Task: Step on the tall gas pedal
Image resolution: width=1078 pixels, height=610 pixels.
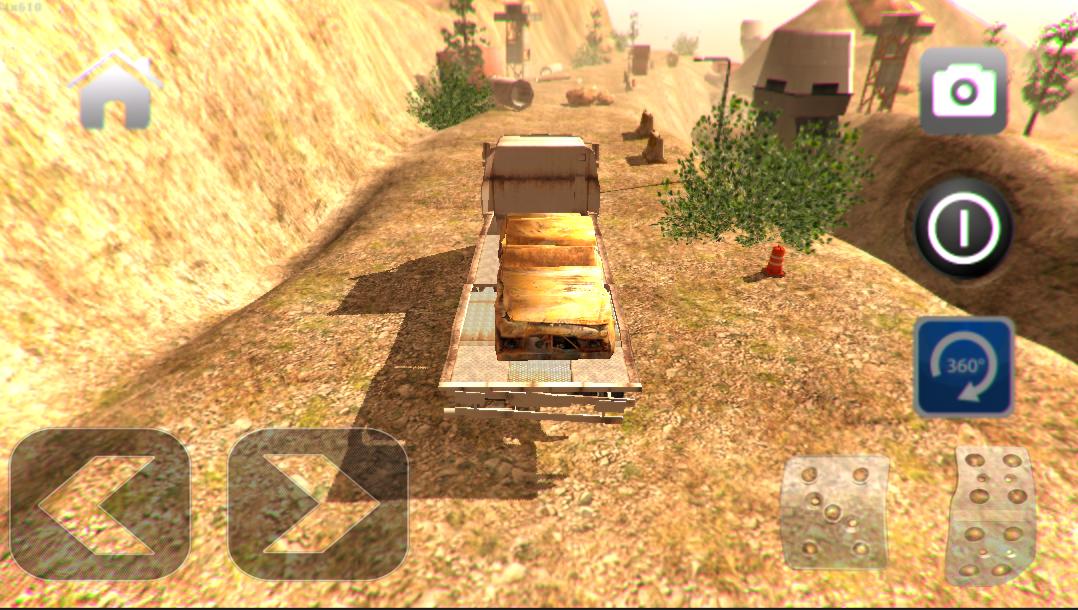Action: (x=989, y=514)
